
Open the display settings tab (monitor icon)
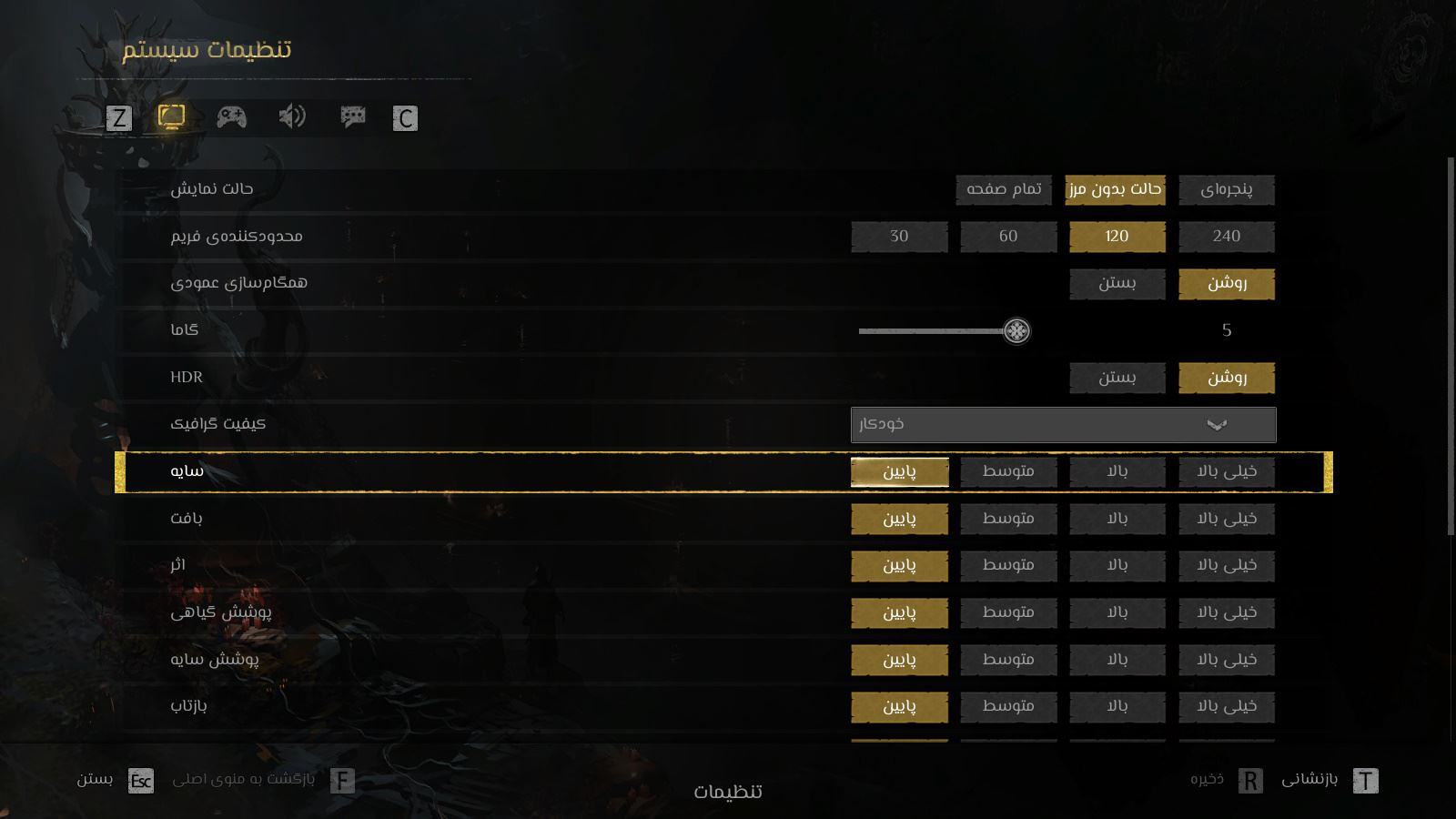pyautogui.click(x=171, y=116)
